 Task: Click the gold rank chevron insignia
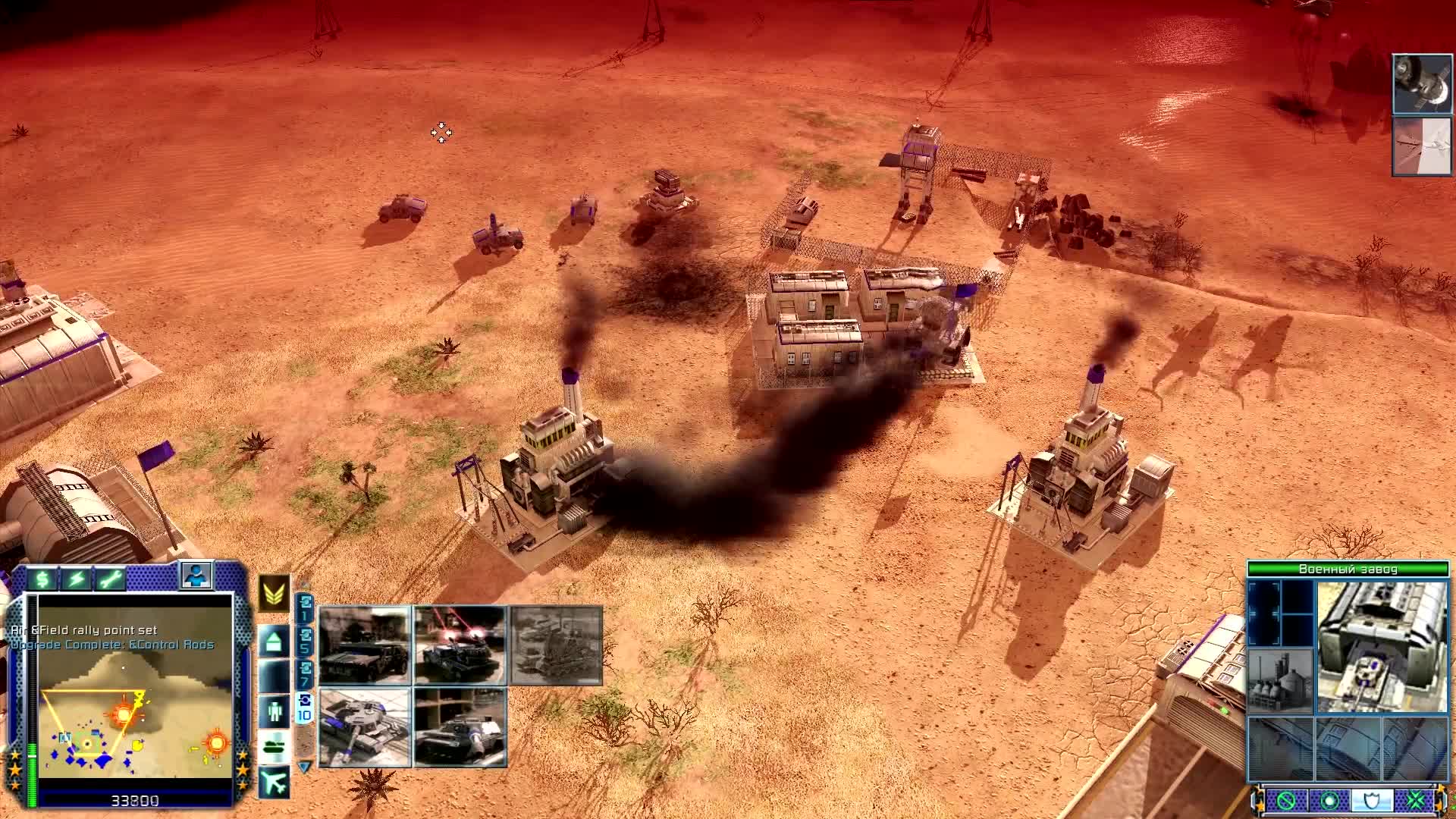tap(273, 596)
